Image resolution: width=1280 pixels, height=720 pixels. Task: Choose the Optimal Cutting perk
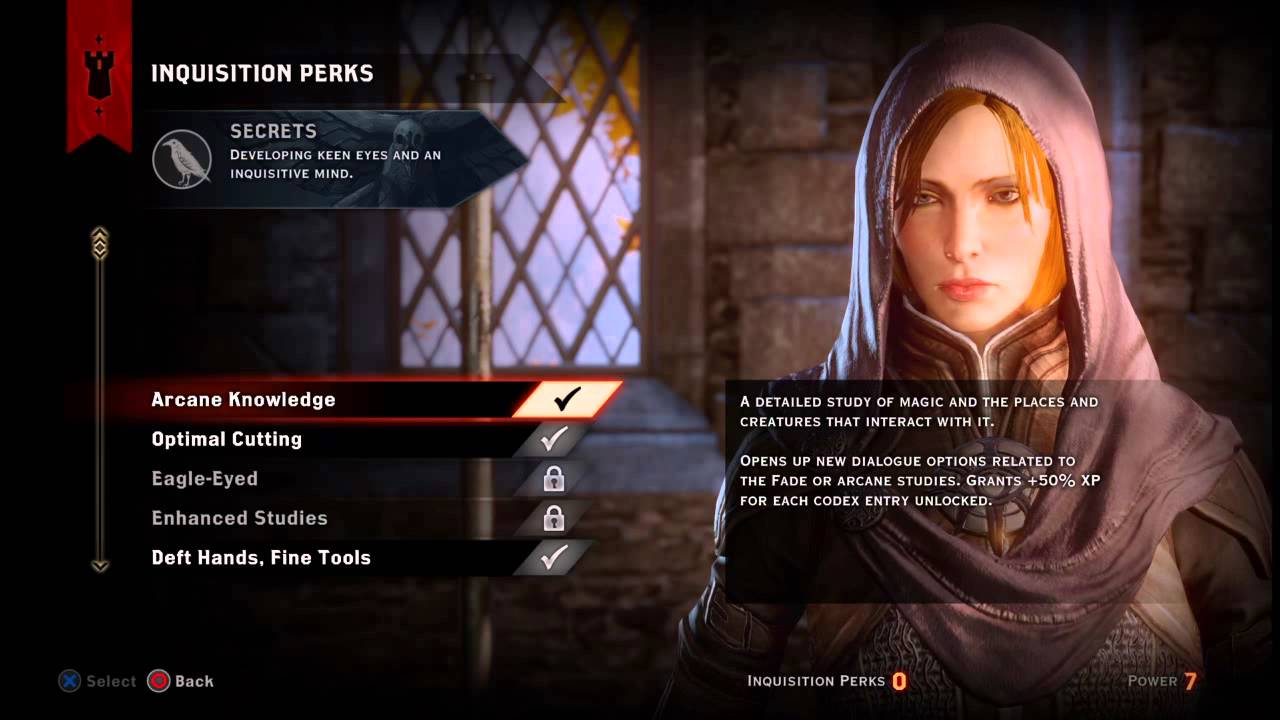(x=226, y=439)
